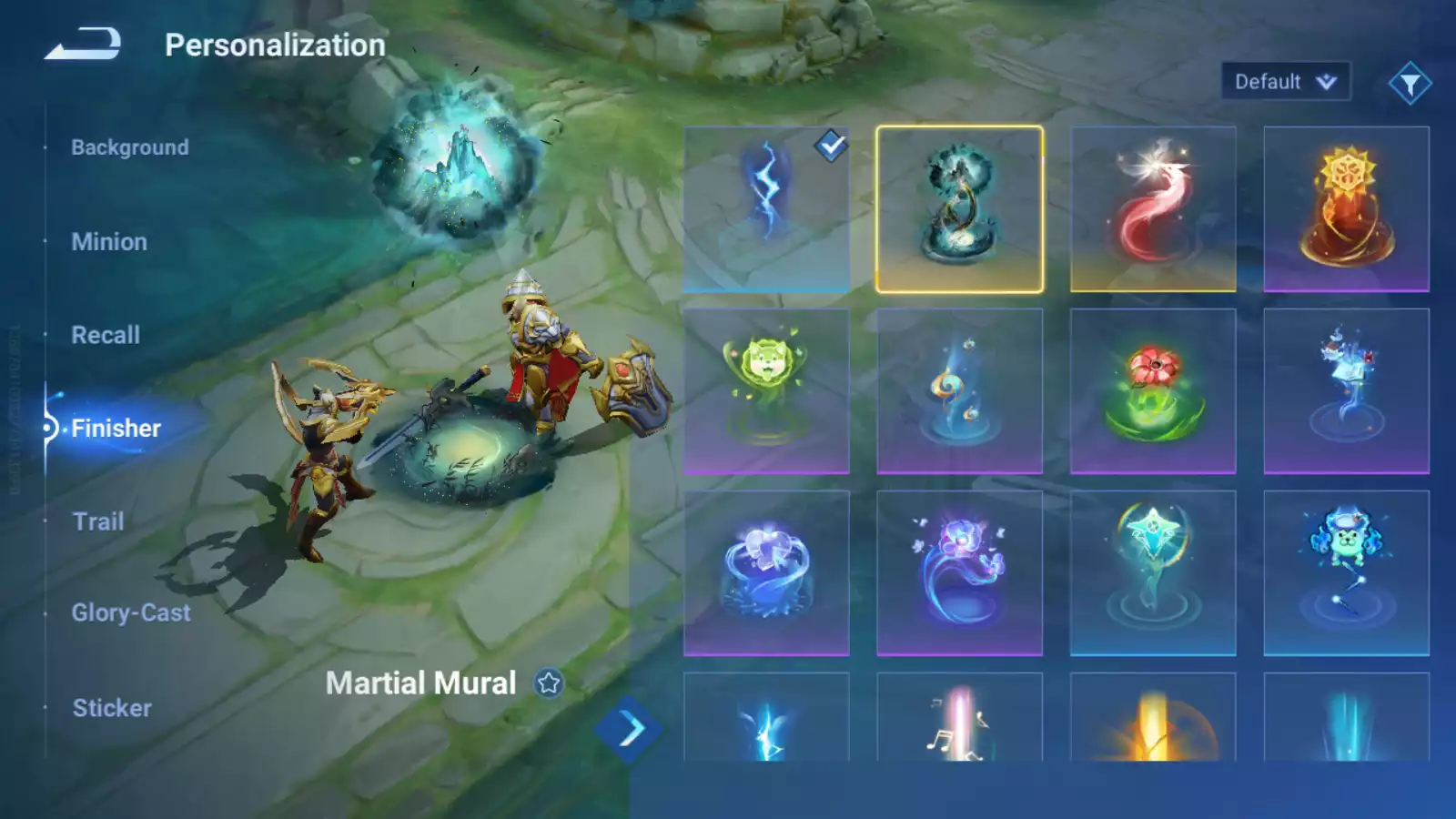
Task: Choose the green shiba dog finisher
Action: pos(766,391)
